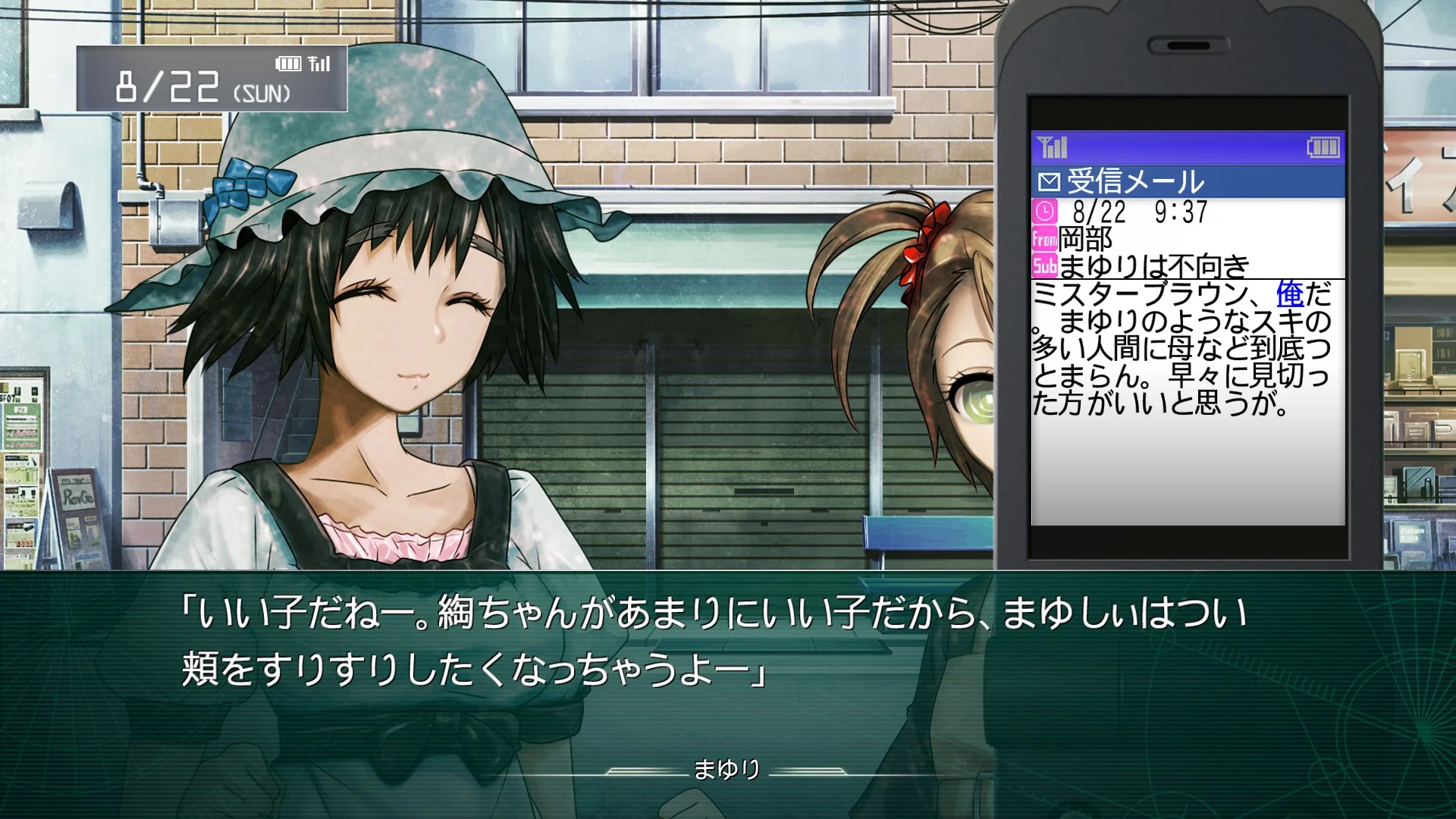Select the blue 俺 reply keyword in the mail
This screenshot has height=819, width=1456.
coord(1289,294)
